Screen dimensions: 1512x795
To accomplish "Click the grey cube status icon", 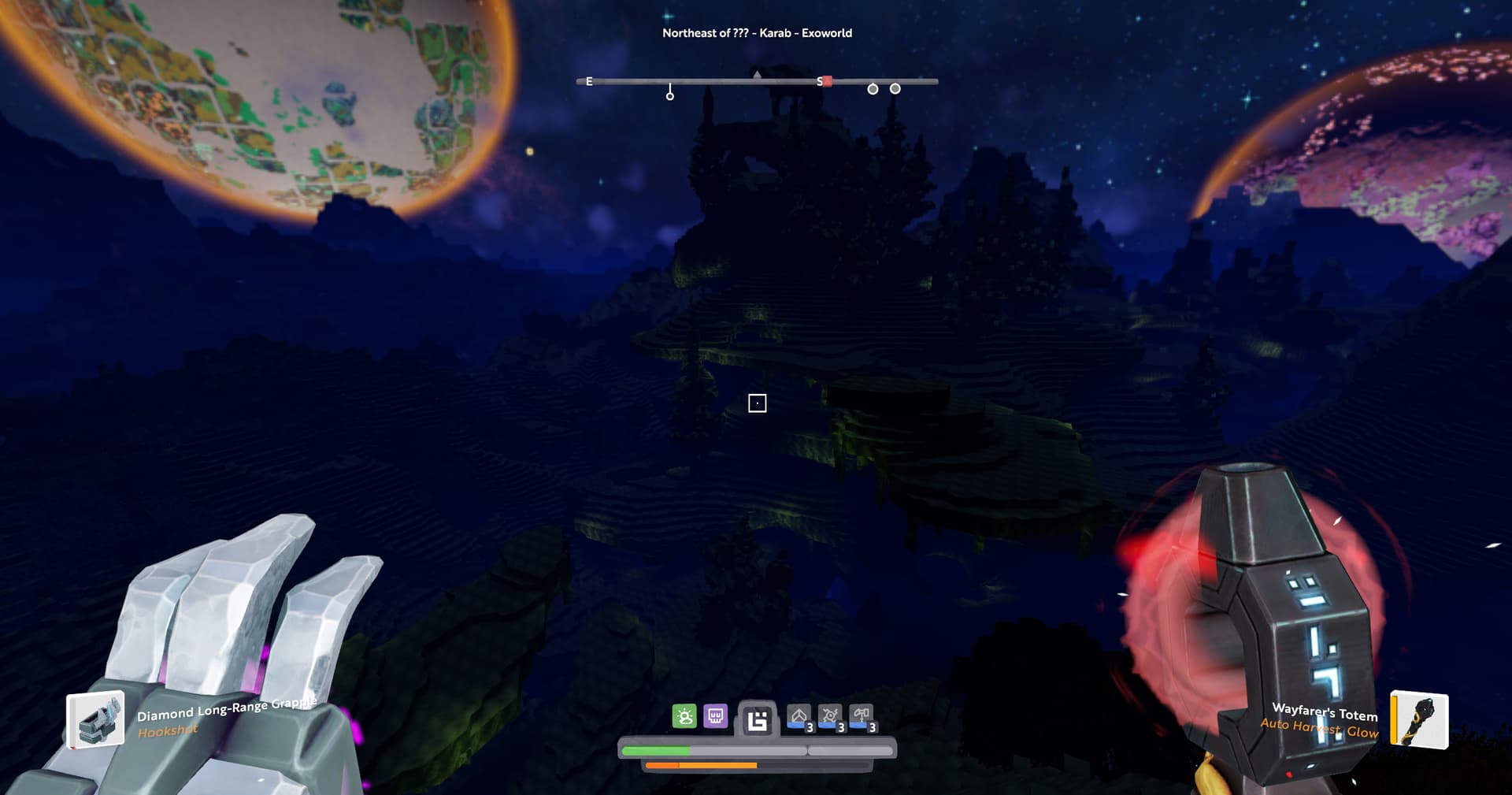I will click(799, 716).
